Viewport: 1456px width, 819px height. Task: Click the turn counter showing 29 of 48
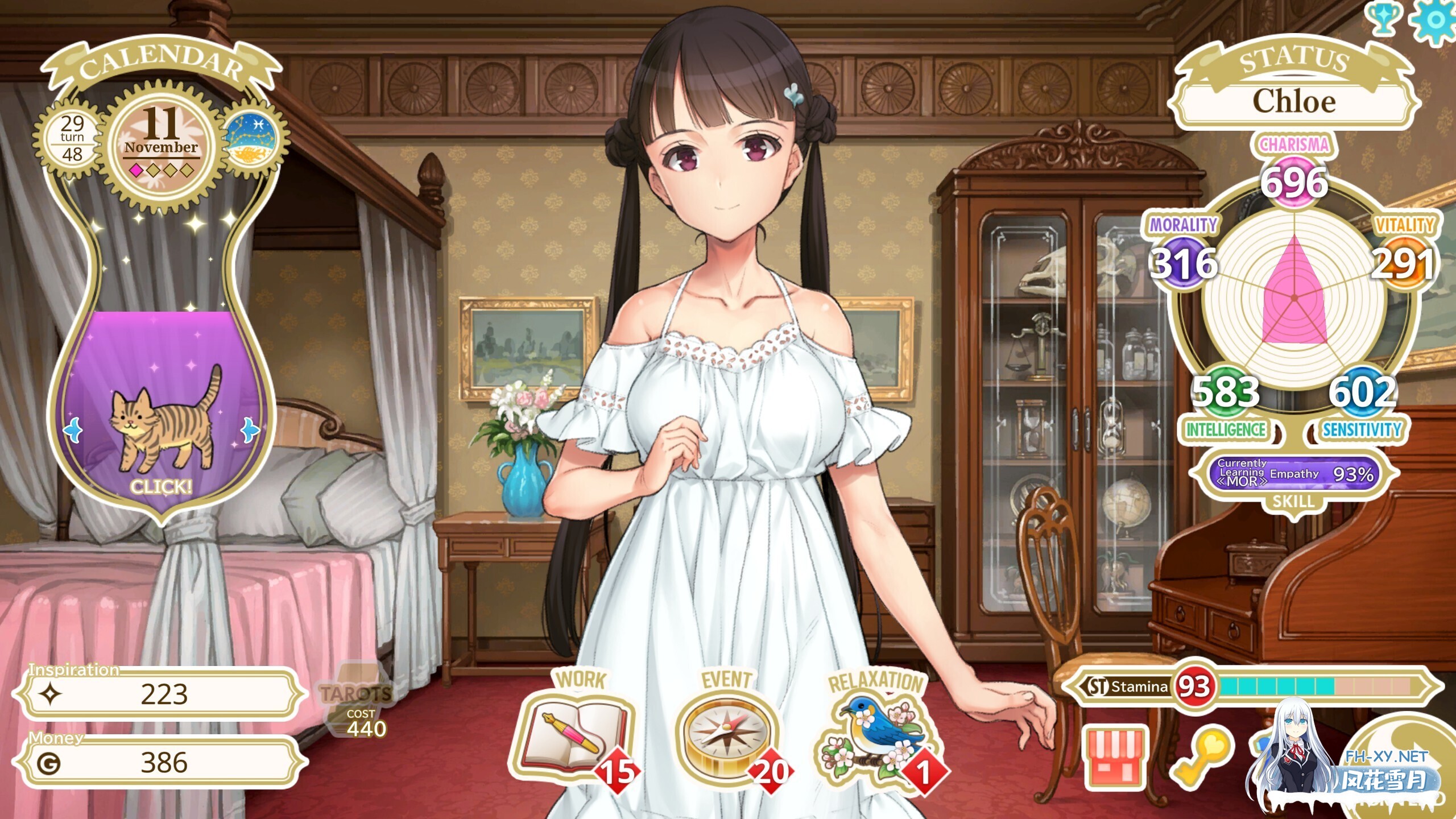coord(73,136)
